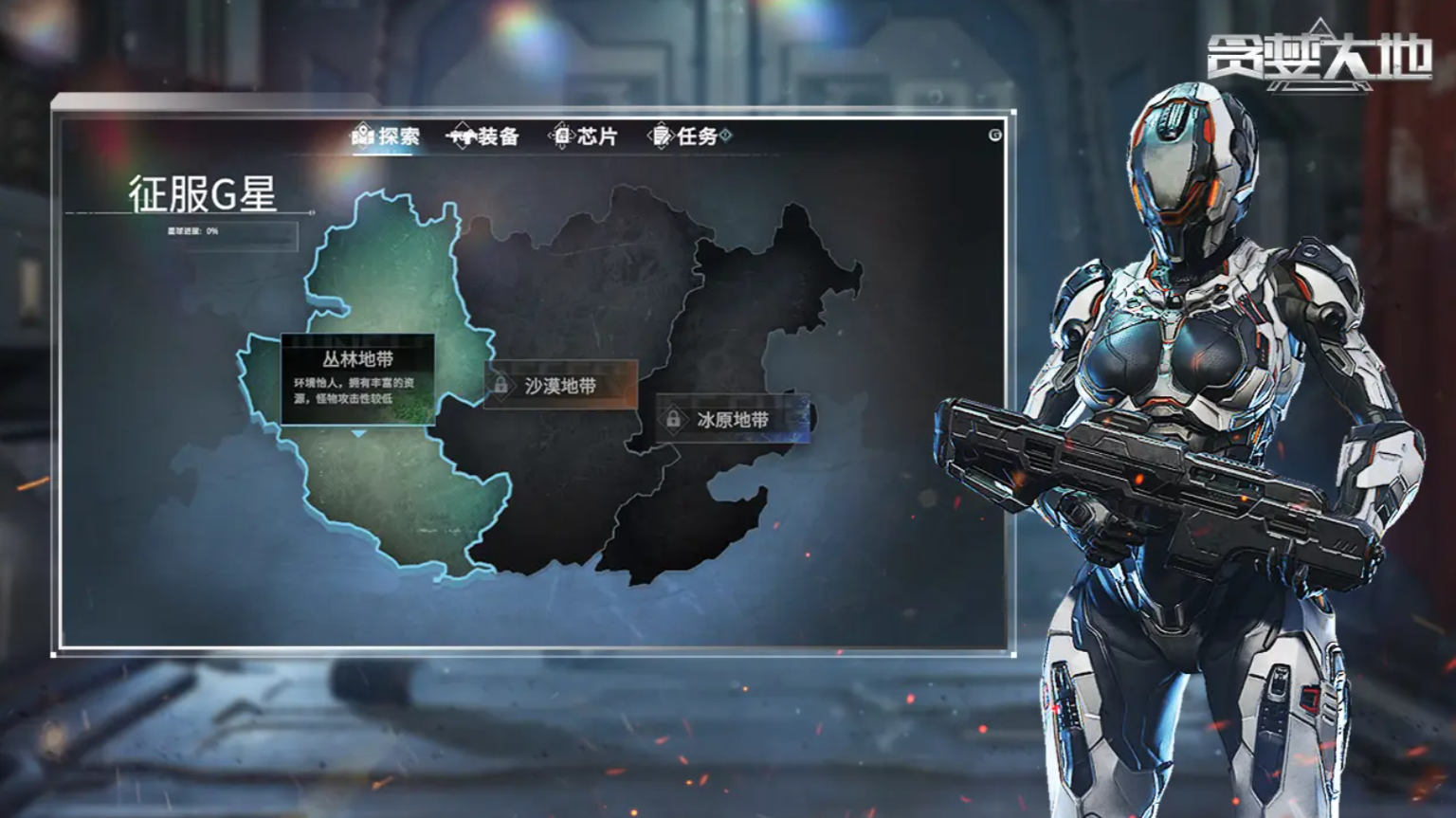This screenshot has width=1456, height=818.
Task: Open the chip icon next to 芯片
Action: click(563, 135)
